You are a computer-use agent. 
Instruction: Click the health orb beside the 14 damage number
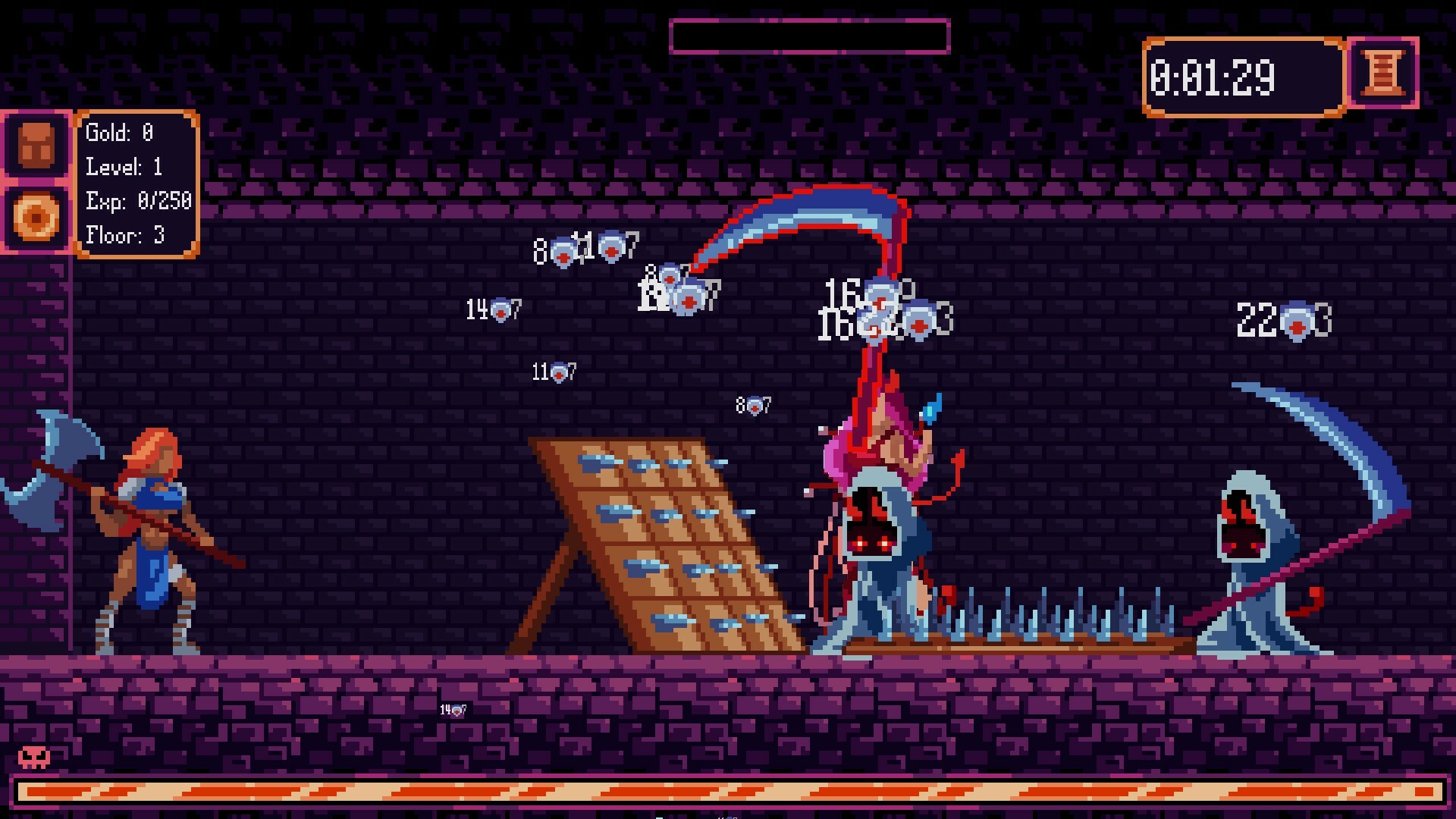pyautogui.click(x=502, y=309)
